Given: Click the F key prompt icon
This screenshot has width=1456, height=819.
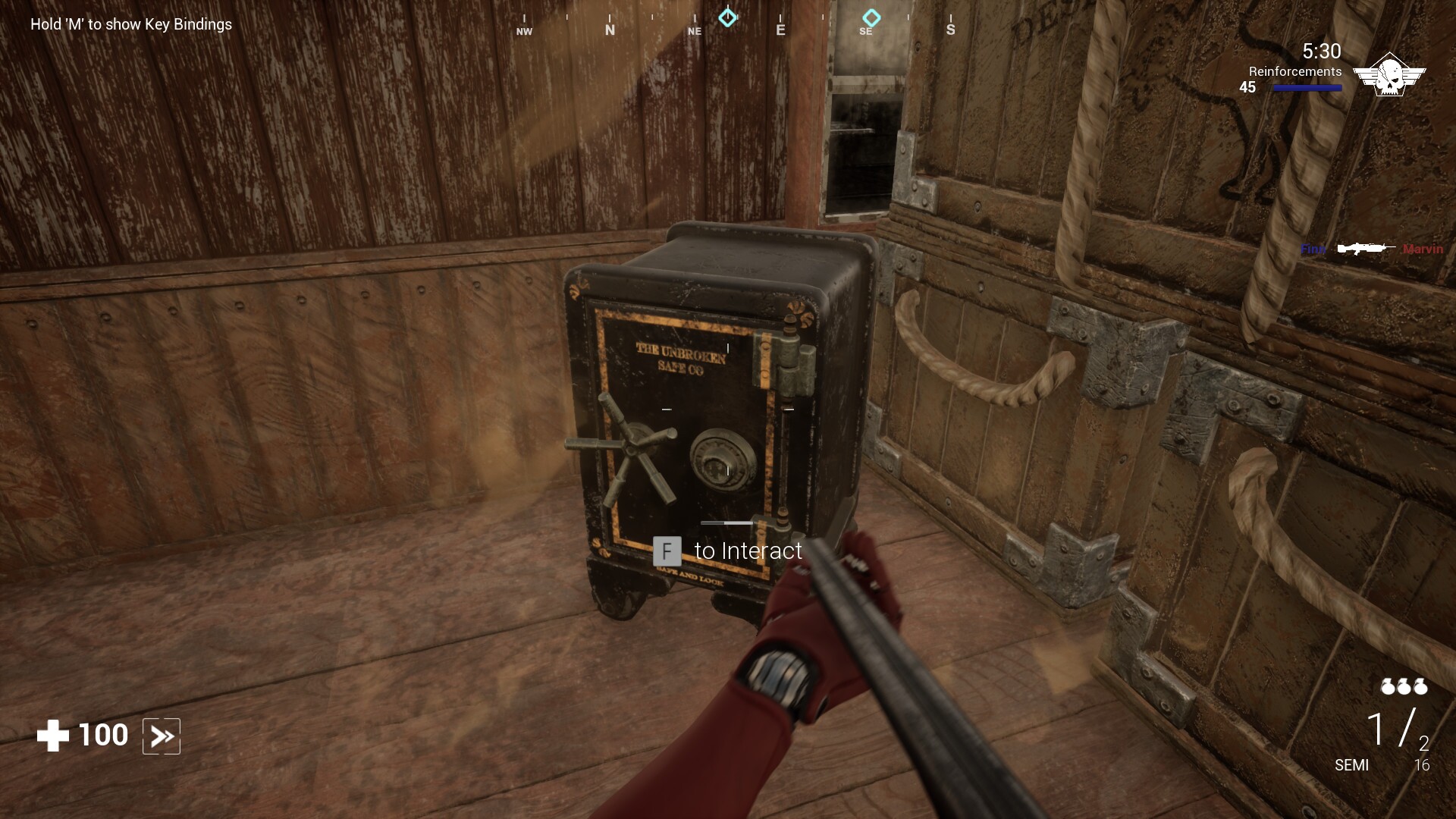Looking at the screenshot, I should coord(667,551).
